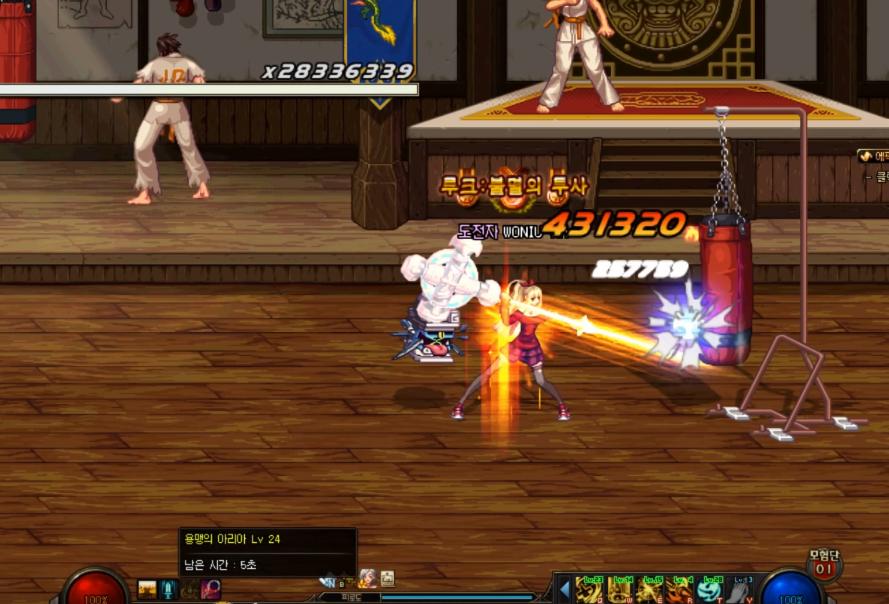Trigger the E hotkey skill icon
The height and width of the screenshot is (604, 889).
651,590
